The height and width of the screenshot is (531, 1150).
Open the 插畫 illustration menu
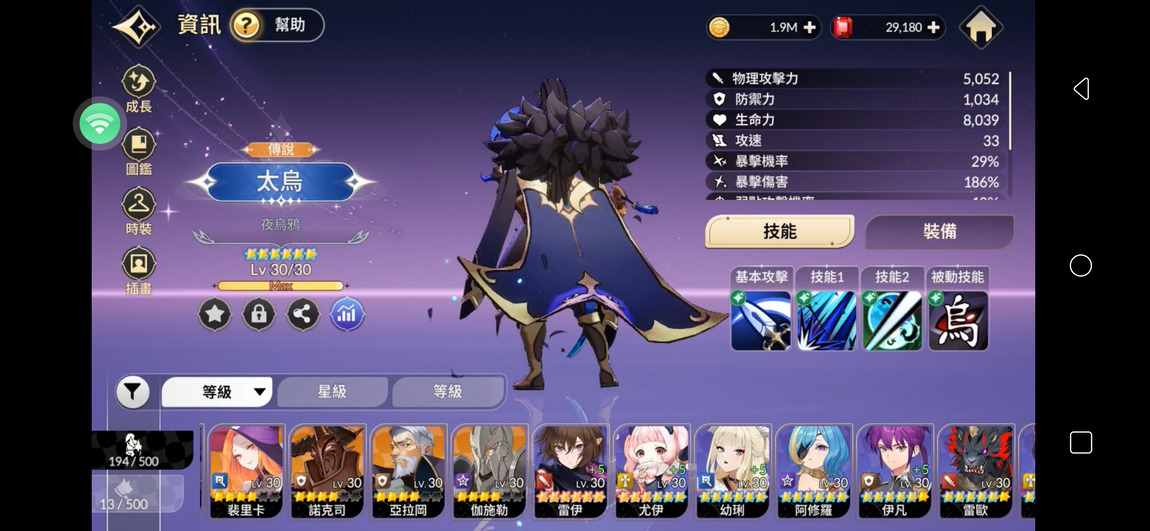139,270
